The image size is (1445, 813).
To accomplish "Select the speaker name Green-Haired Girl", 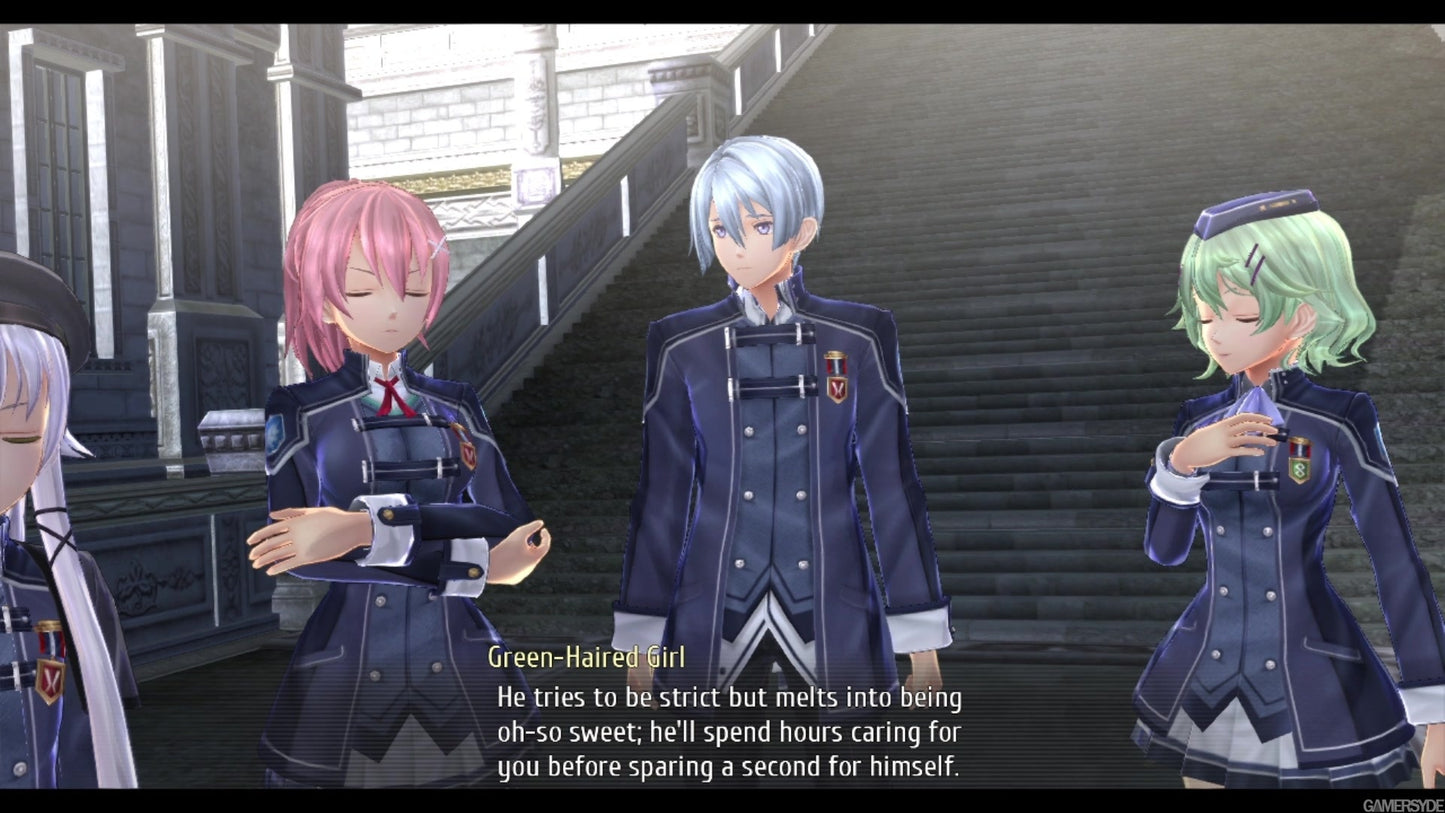I will click(588, 658).
